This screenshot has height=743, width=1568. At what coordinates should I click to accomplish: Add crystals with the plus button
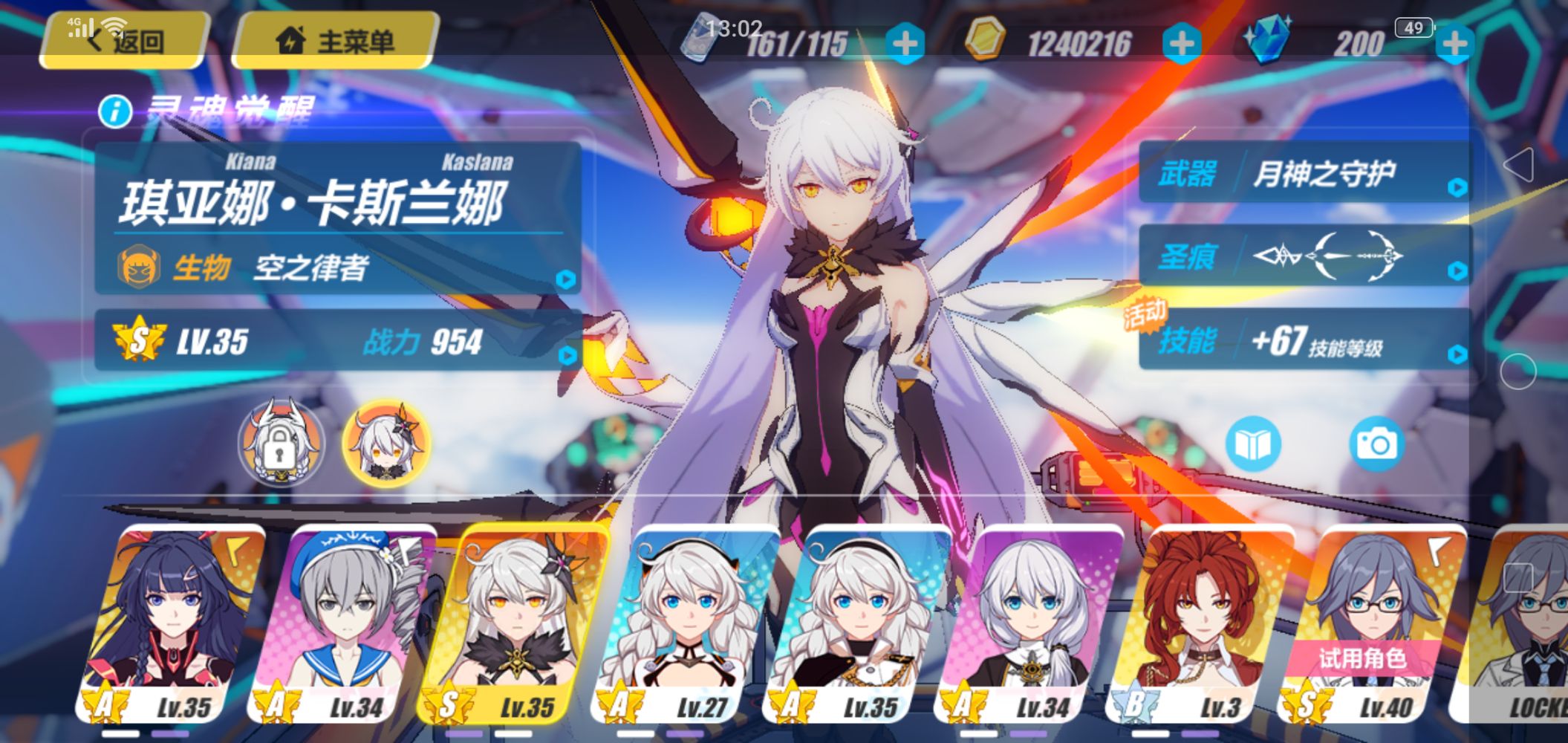point(1454,44)
